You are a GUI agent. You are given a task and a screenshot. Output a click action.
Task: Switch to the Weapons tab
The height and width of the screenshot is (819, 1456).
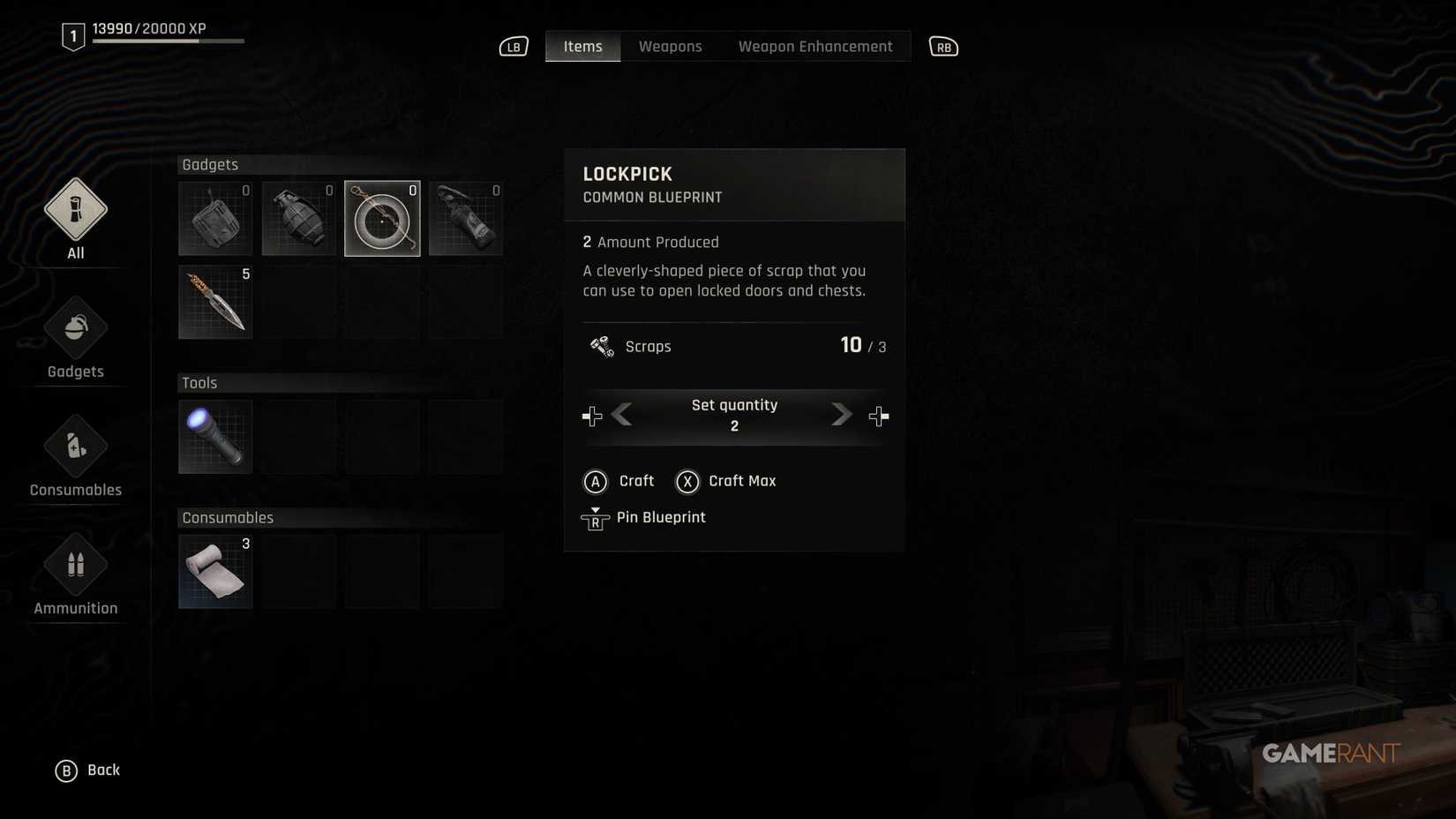(670, 46)
